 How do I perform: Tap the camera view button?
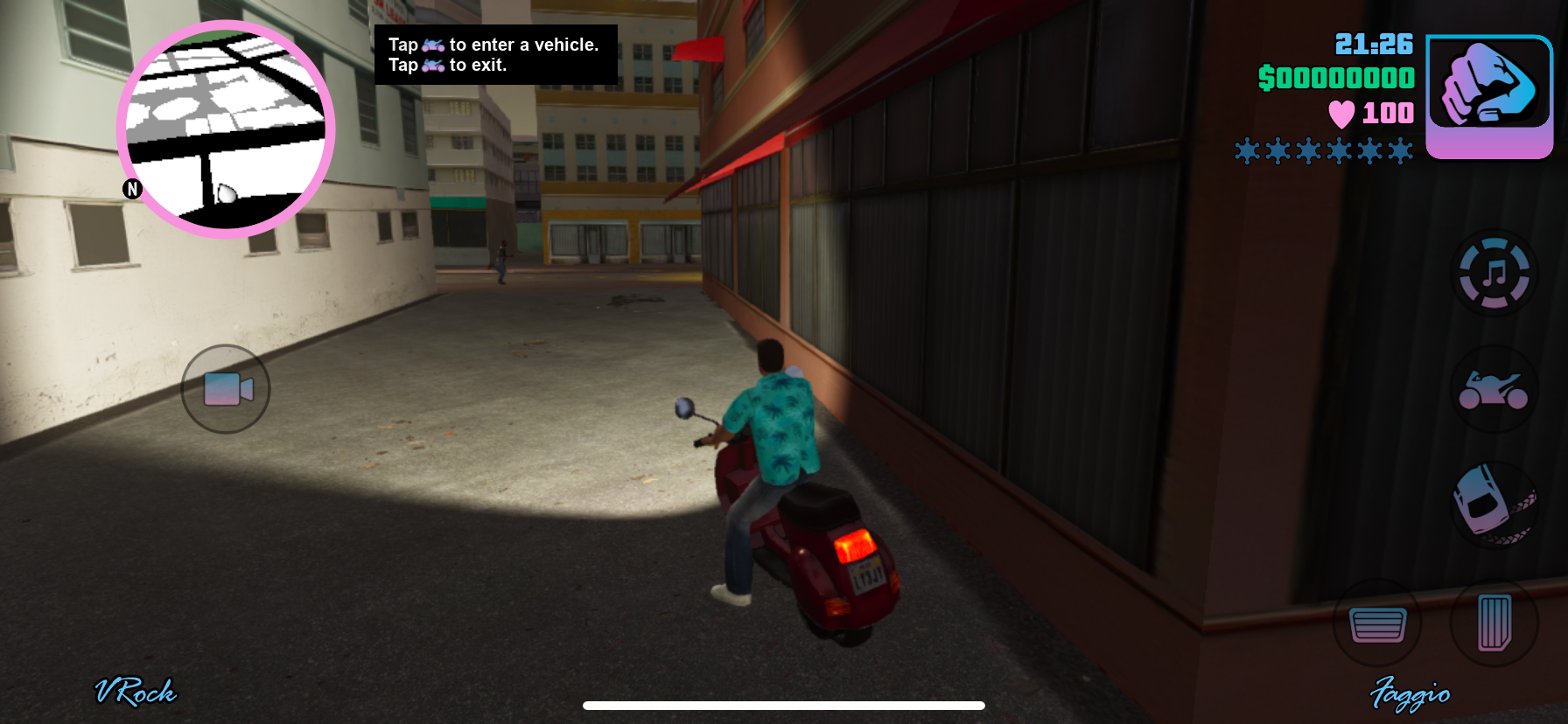[x=226, y=389]
